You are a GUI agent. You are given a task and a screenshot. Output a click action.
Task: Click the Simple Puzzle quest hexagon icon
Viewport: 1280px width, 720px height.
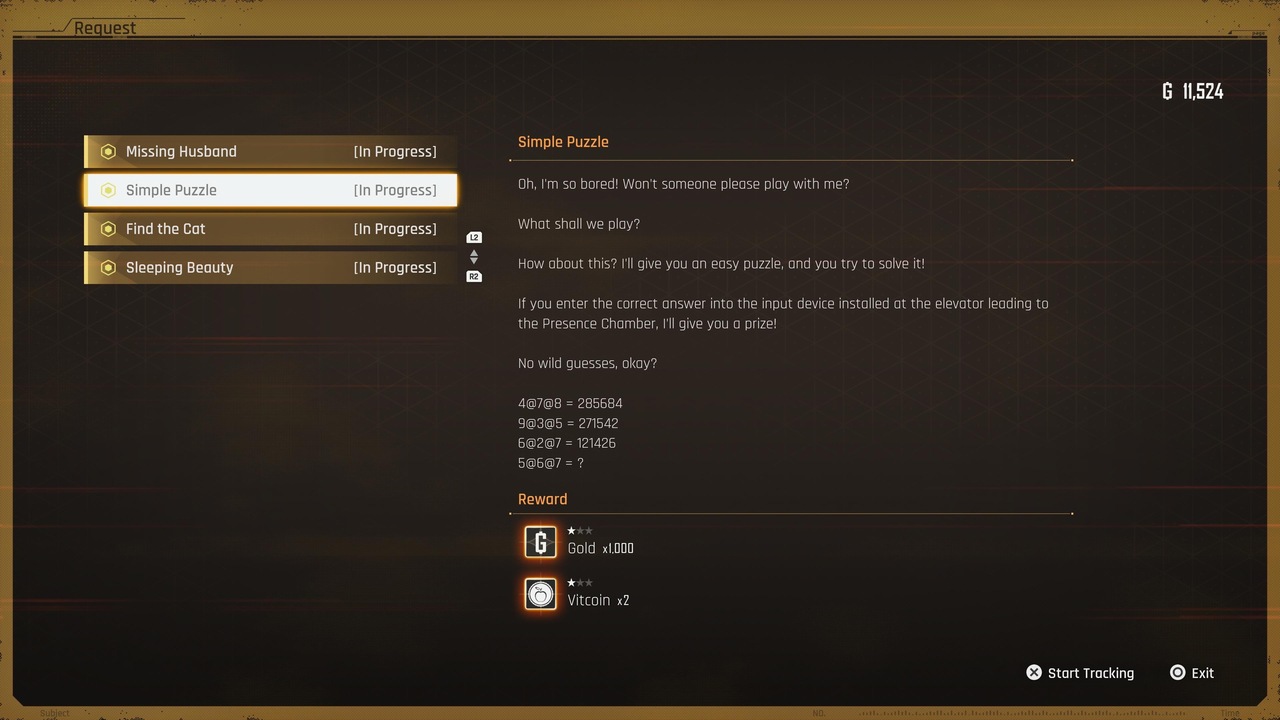pos(108,190)
